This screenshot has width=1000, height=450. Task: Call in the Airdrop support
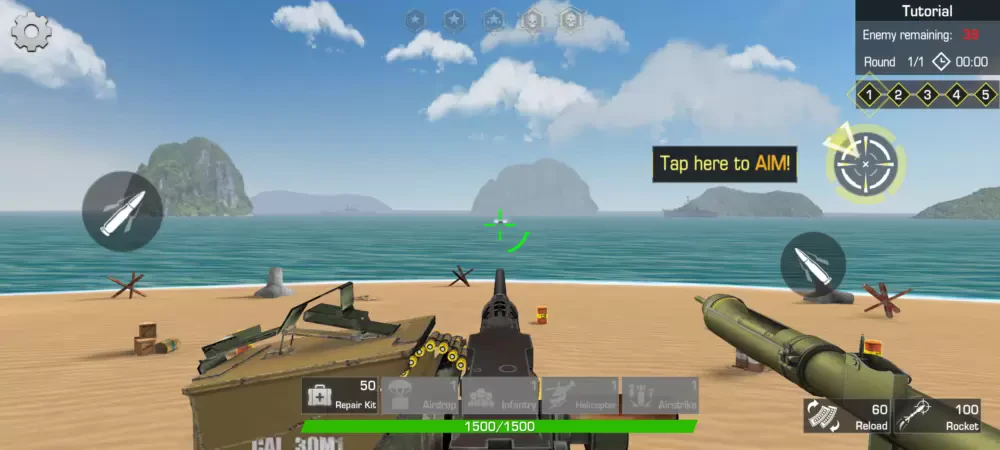(x=420, y=395)
